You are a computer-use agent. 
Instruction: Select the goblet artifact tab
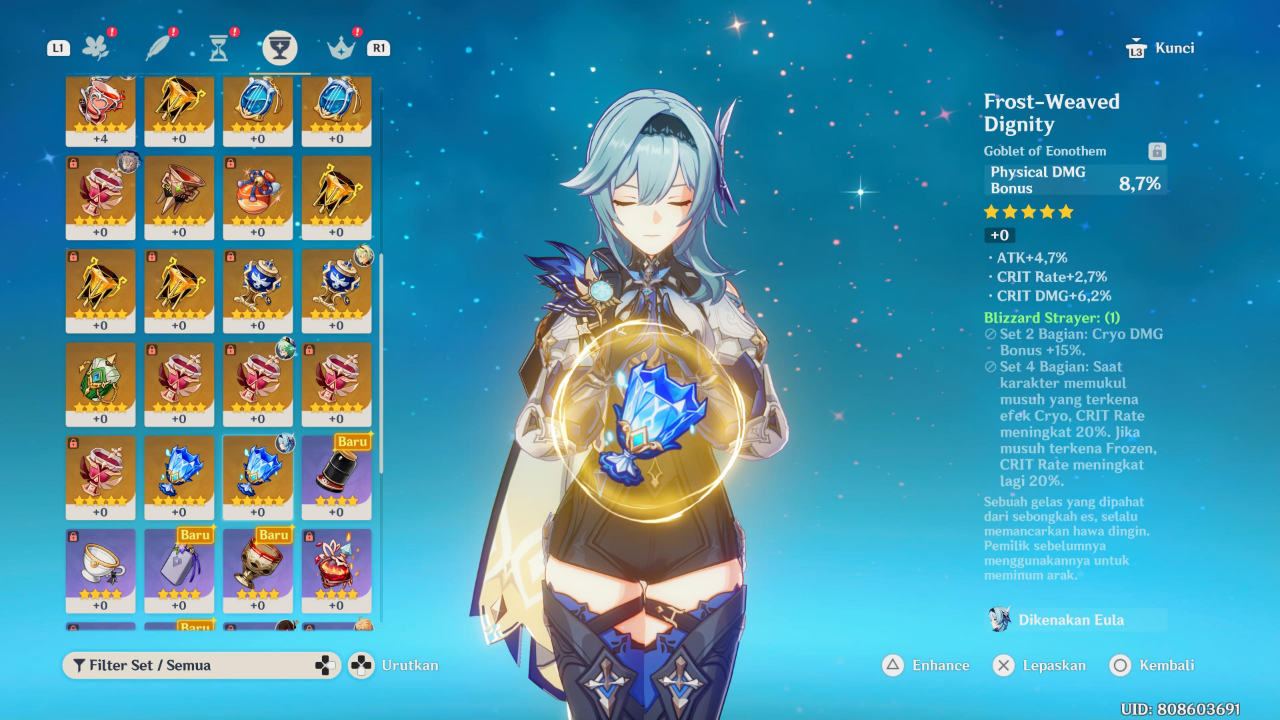(280, 47)
